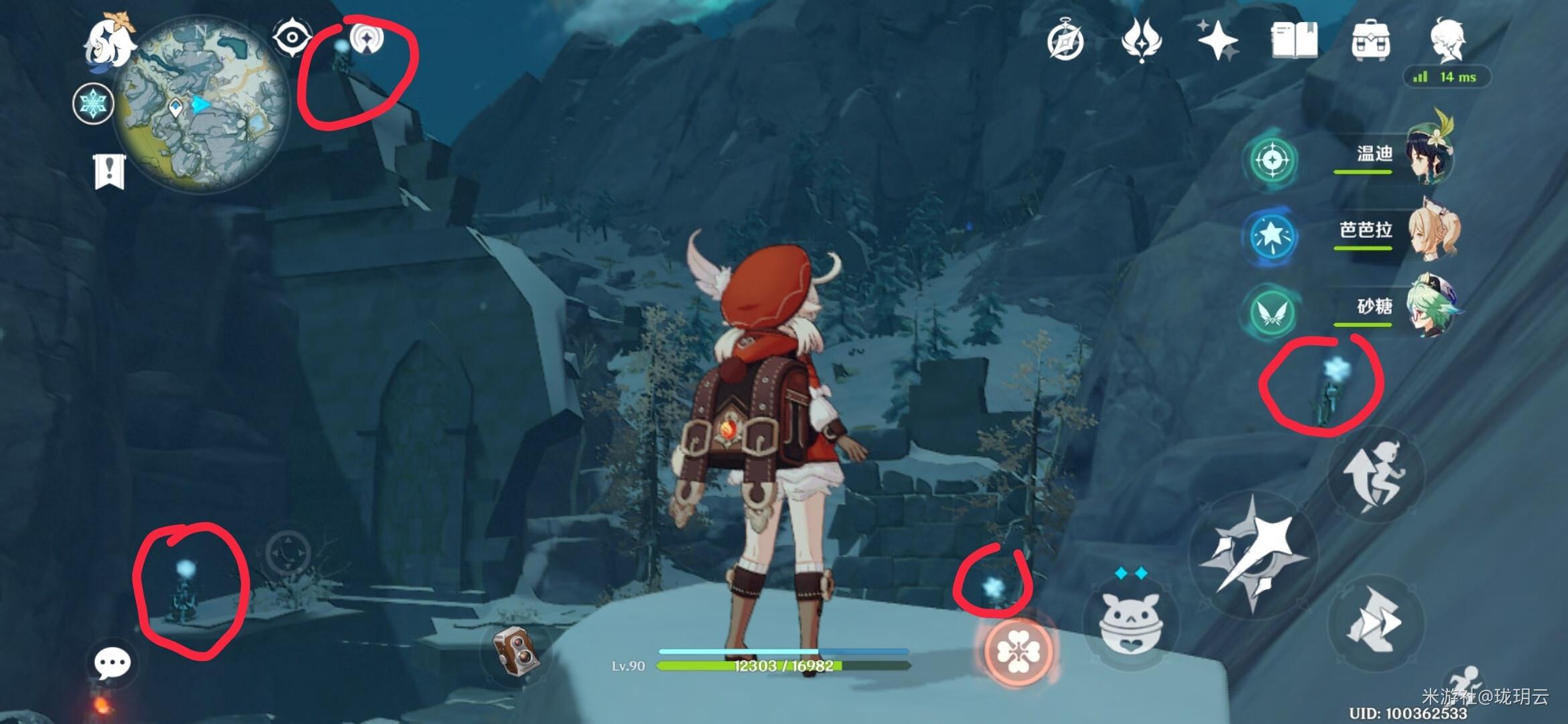Image resolution: width=1568 pixels, height=724 pixels.
Task: Open the Paimon menu
Action: click(x=109, y=43)
